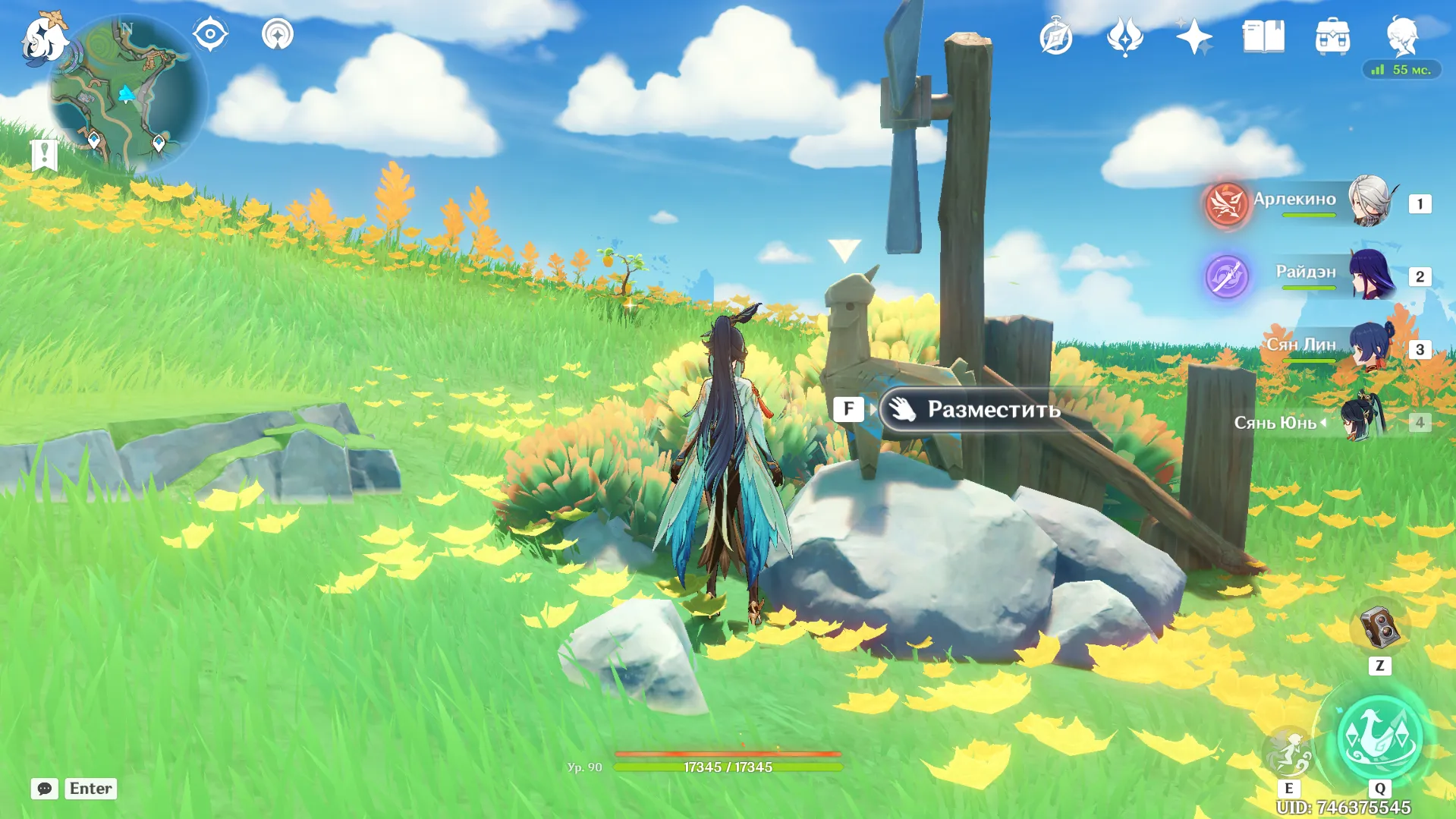
Task: Open the compass events icon
Action: tap(1055, 37)
